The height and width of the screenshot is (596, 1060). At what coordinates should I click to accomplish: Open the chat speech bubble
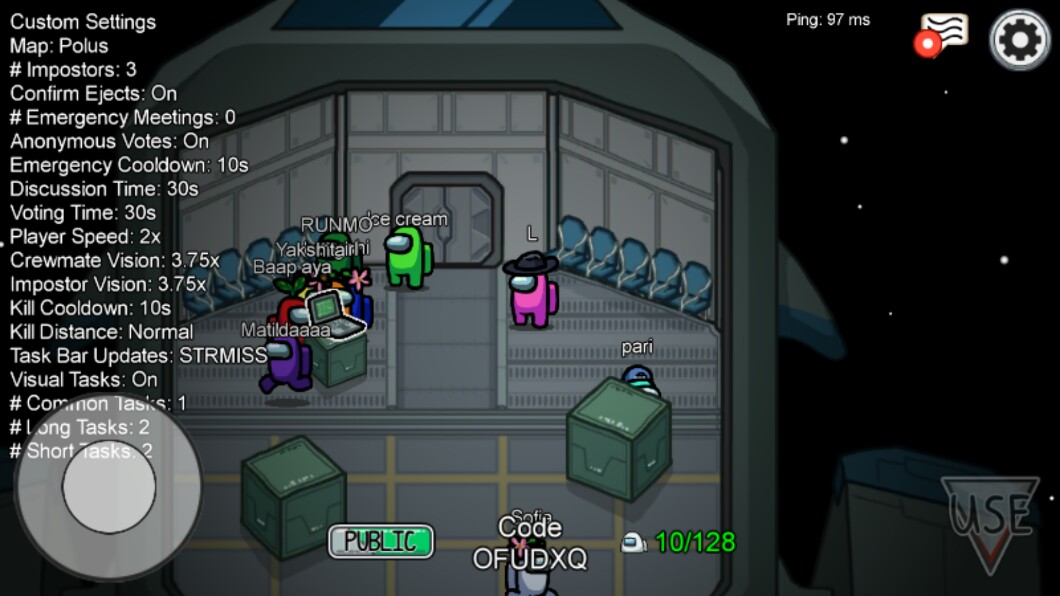point(943,33)
